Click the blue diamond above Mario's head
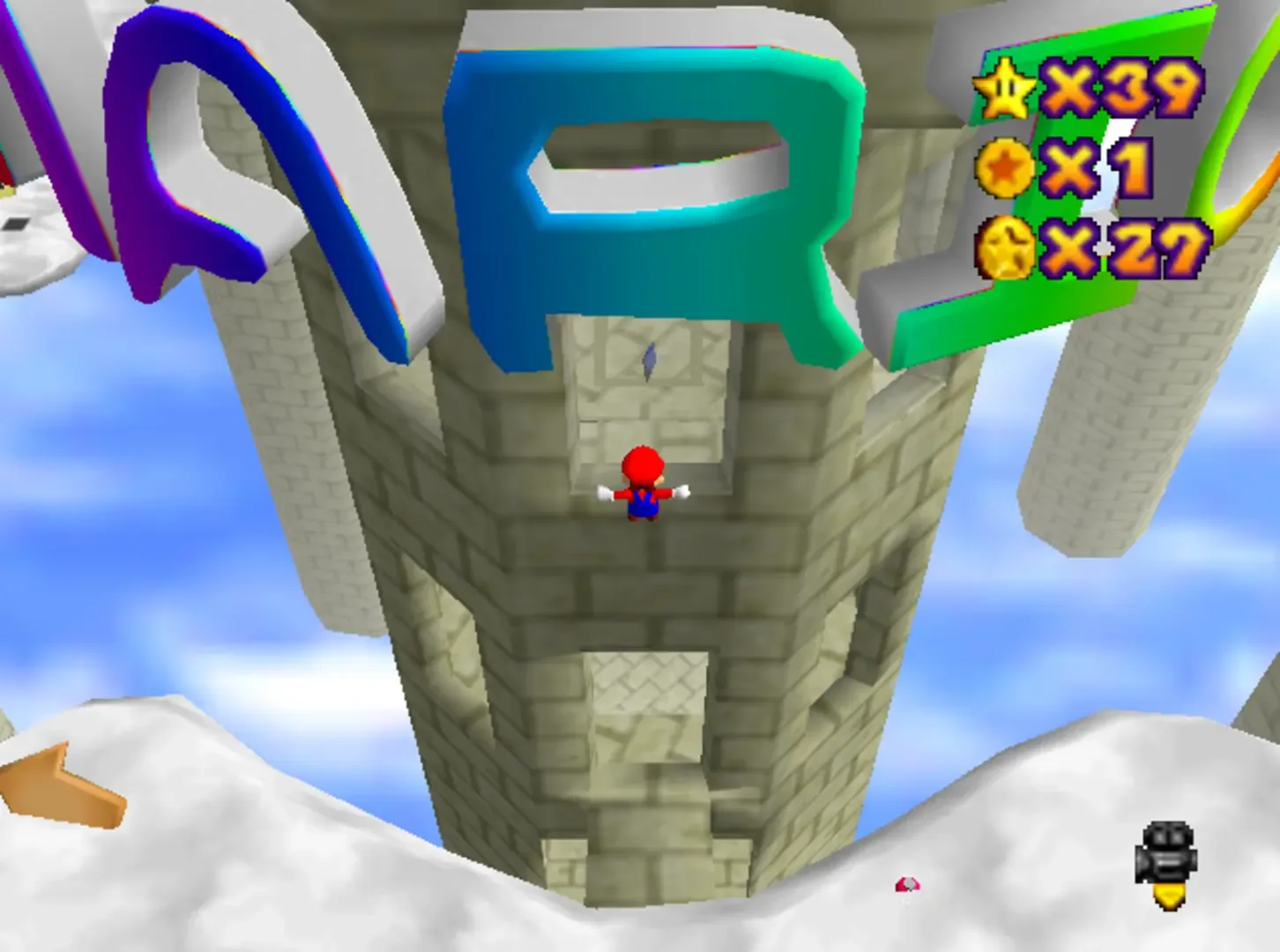This screenshot has height=952, width=1280. click(x=650, y=360)
